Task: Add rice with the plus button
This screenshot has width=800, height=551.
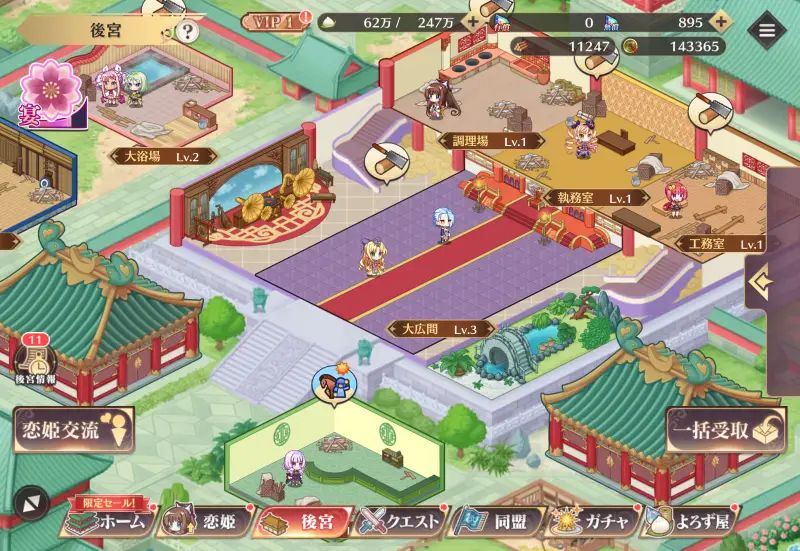Action: click(471, 22)
